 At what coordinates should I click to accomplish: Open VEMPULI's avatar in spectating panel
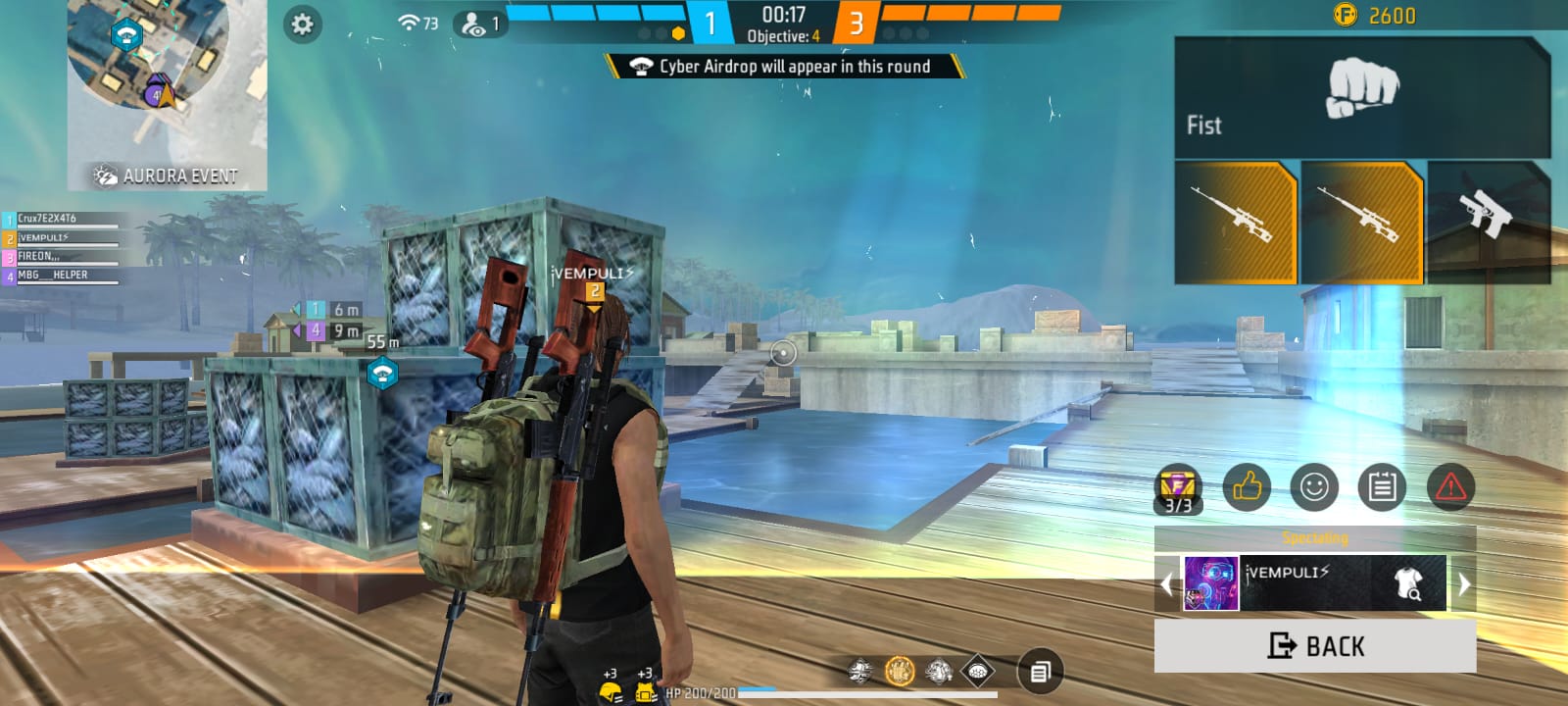[1210, 583]
